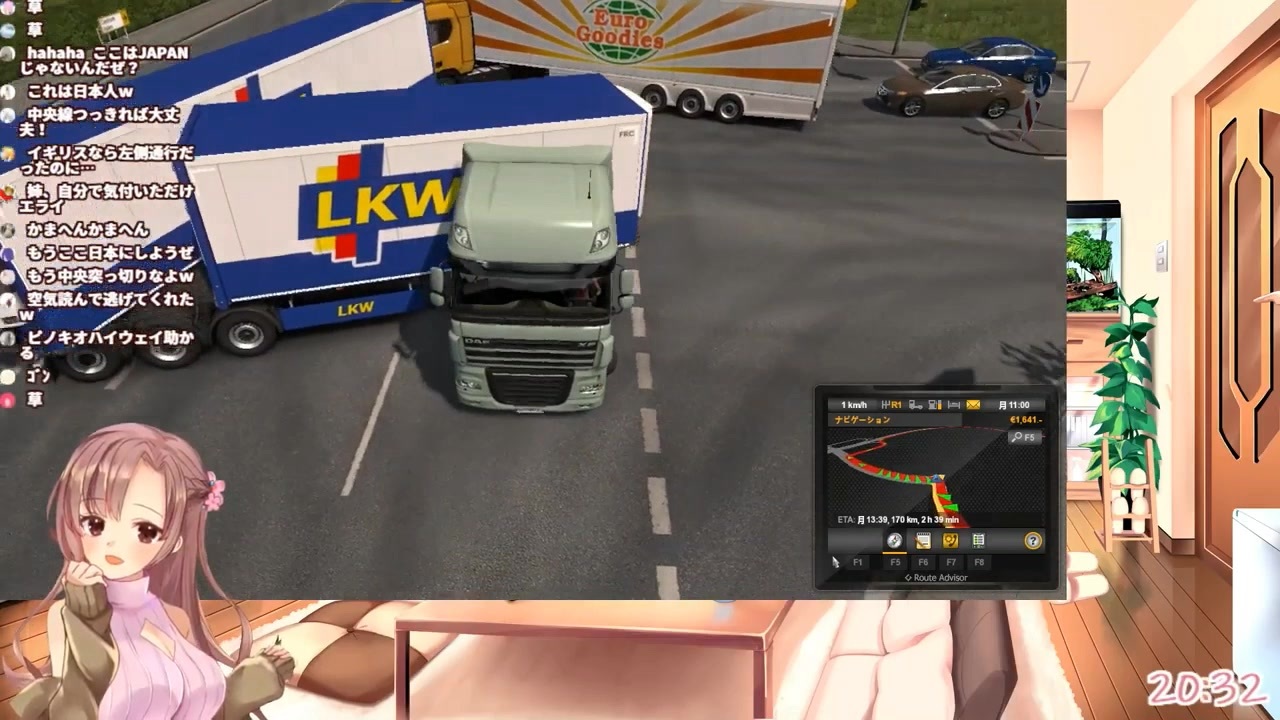1280x720 pixels.
Task: Select the compass navigation icon
Action: 895,541
